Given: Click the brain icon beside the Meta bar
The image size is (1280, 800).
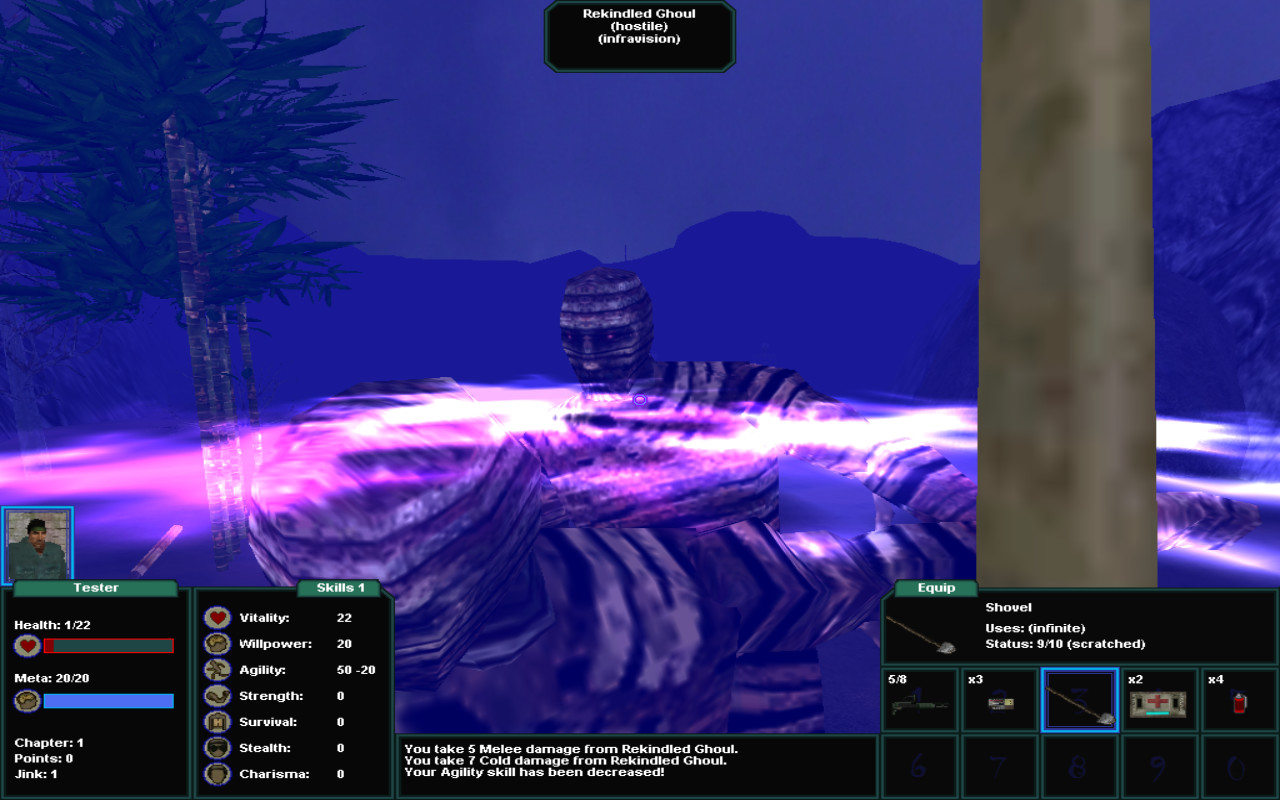Looking at the screenshot, I should (27, 700).
